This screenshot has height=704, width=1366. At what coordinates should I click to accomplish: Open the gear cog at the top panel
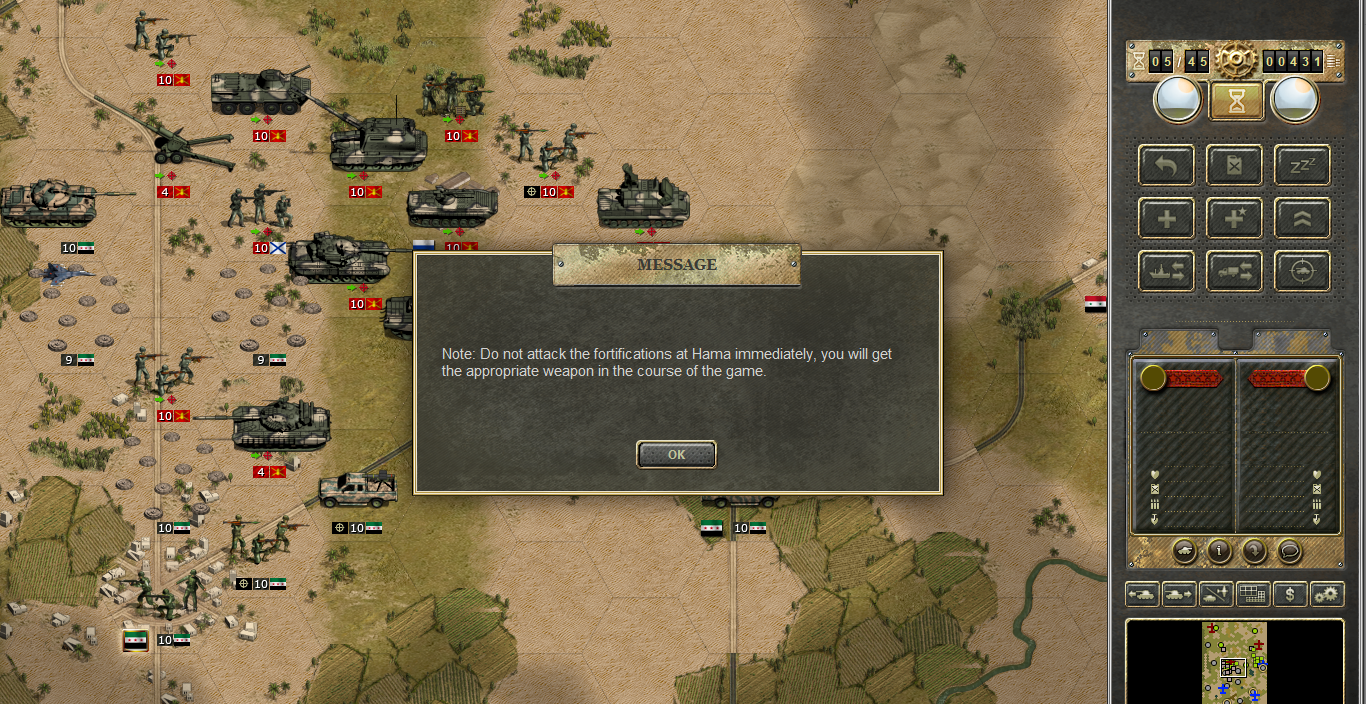point(1236,60)
